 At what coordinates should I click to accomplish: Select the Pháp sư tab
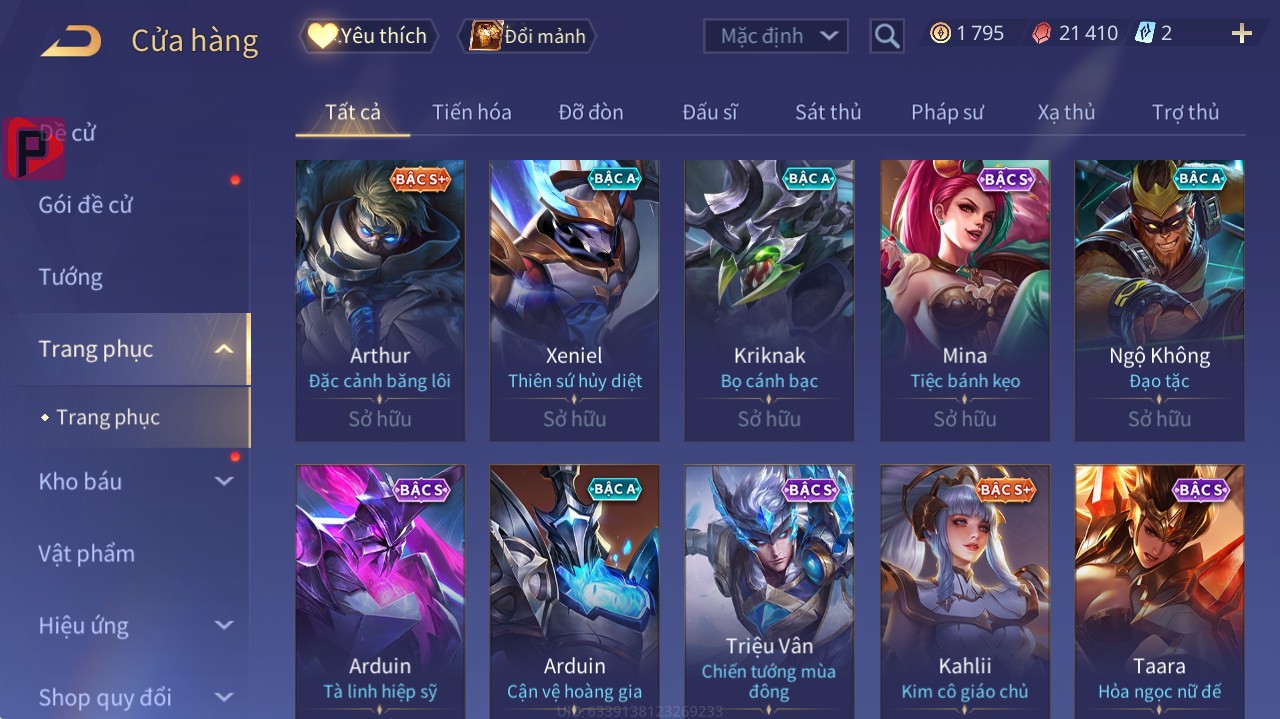[946, 112]
